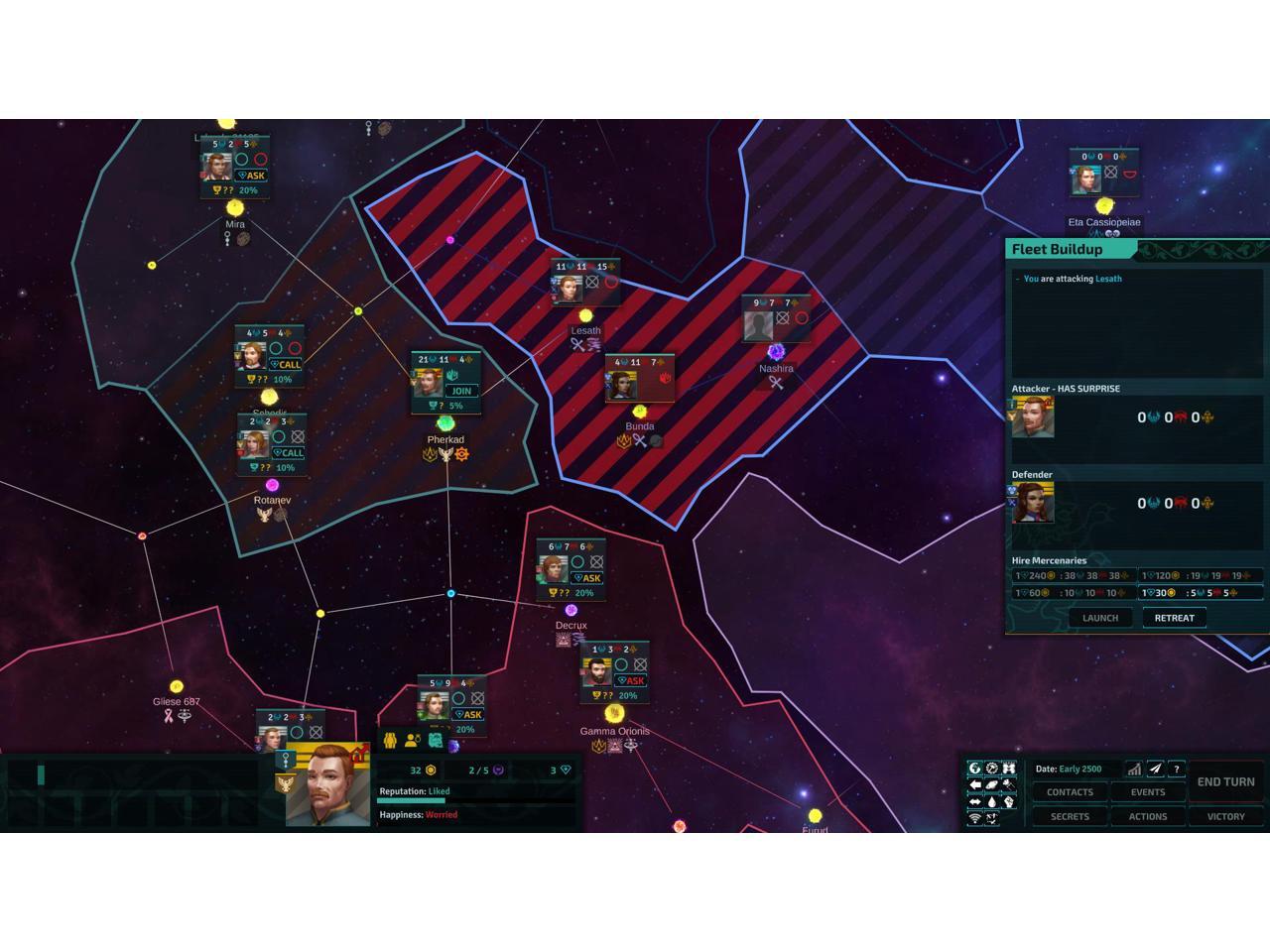The width and height of the screenshot is (1270, 952).
Task: Click the ASK button at Decrux
Action: [x=587, y=578]
